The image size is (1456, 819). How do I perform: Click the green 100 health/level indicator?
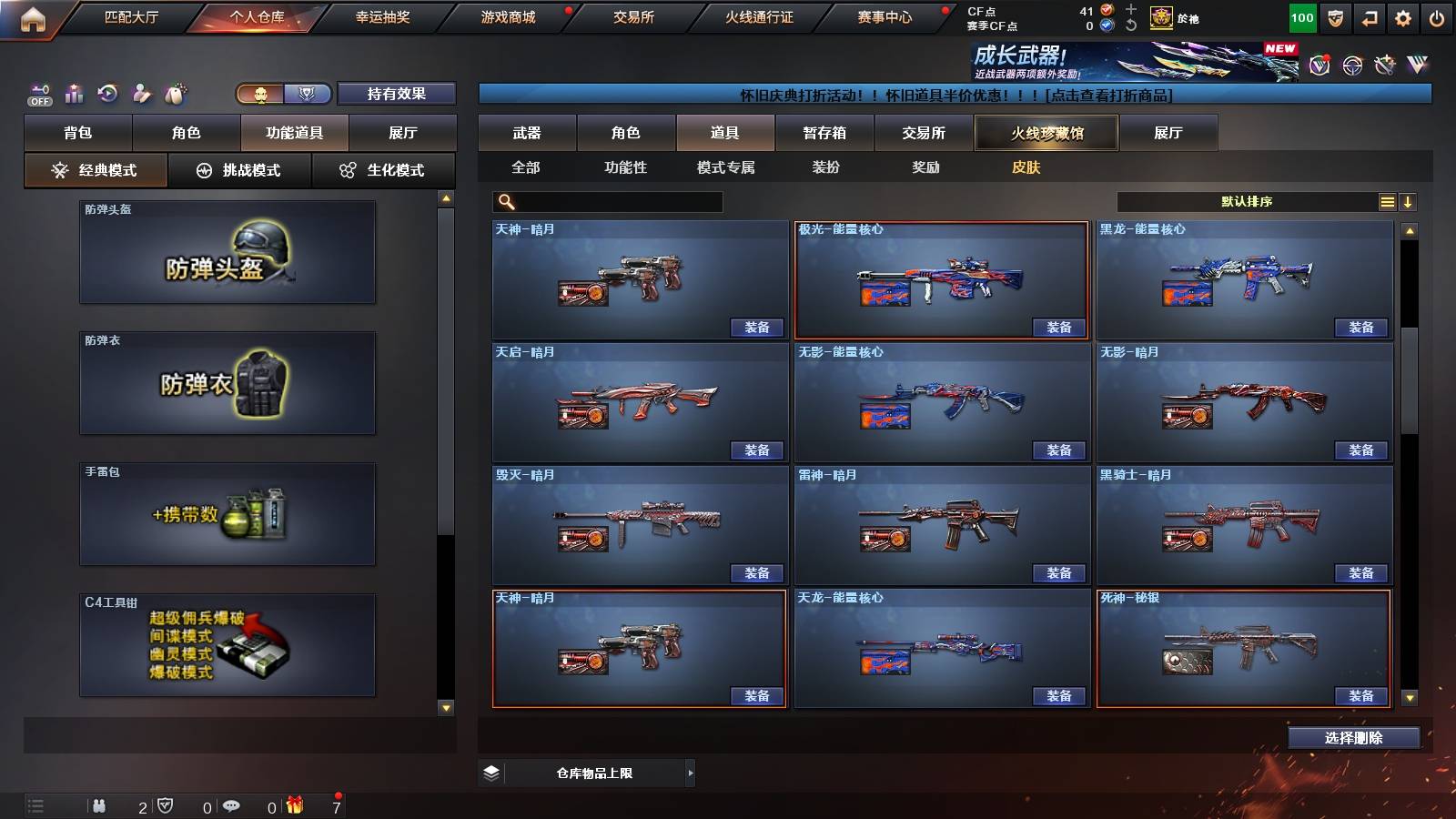[1301, 17]
